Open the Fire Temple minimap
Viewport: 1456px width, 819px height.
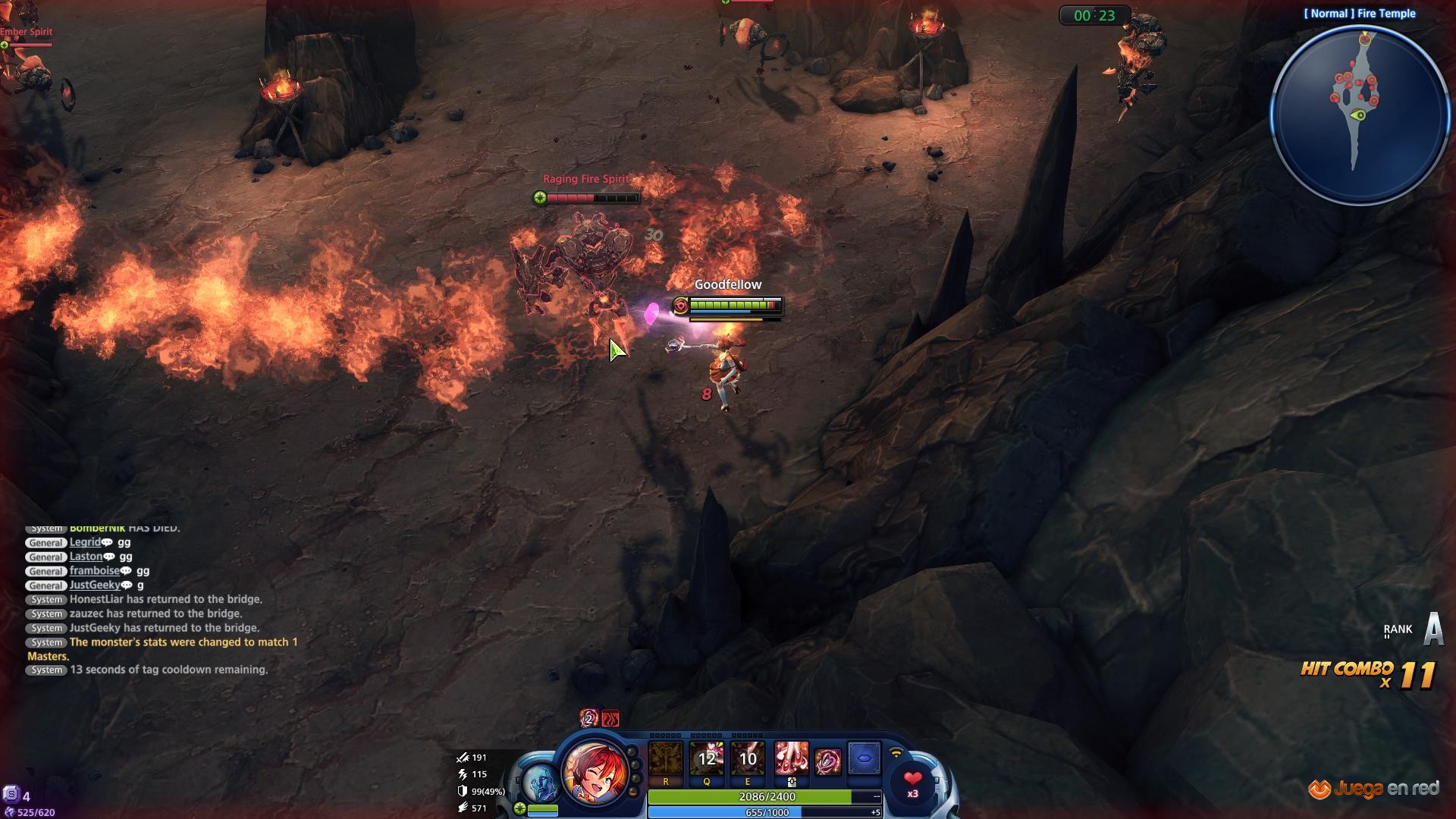click(x=1360, y=115)
